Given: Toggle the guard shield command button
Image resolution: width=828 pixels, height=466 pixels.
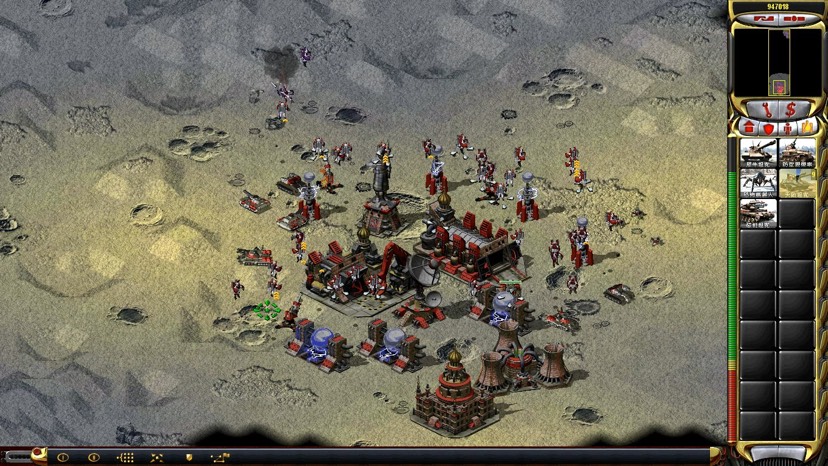Looking at the screenshot, I should [188, 457].
